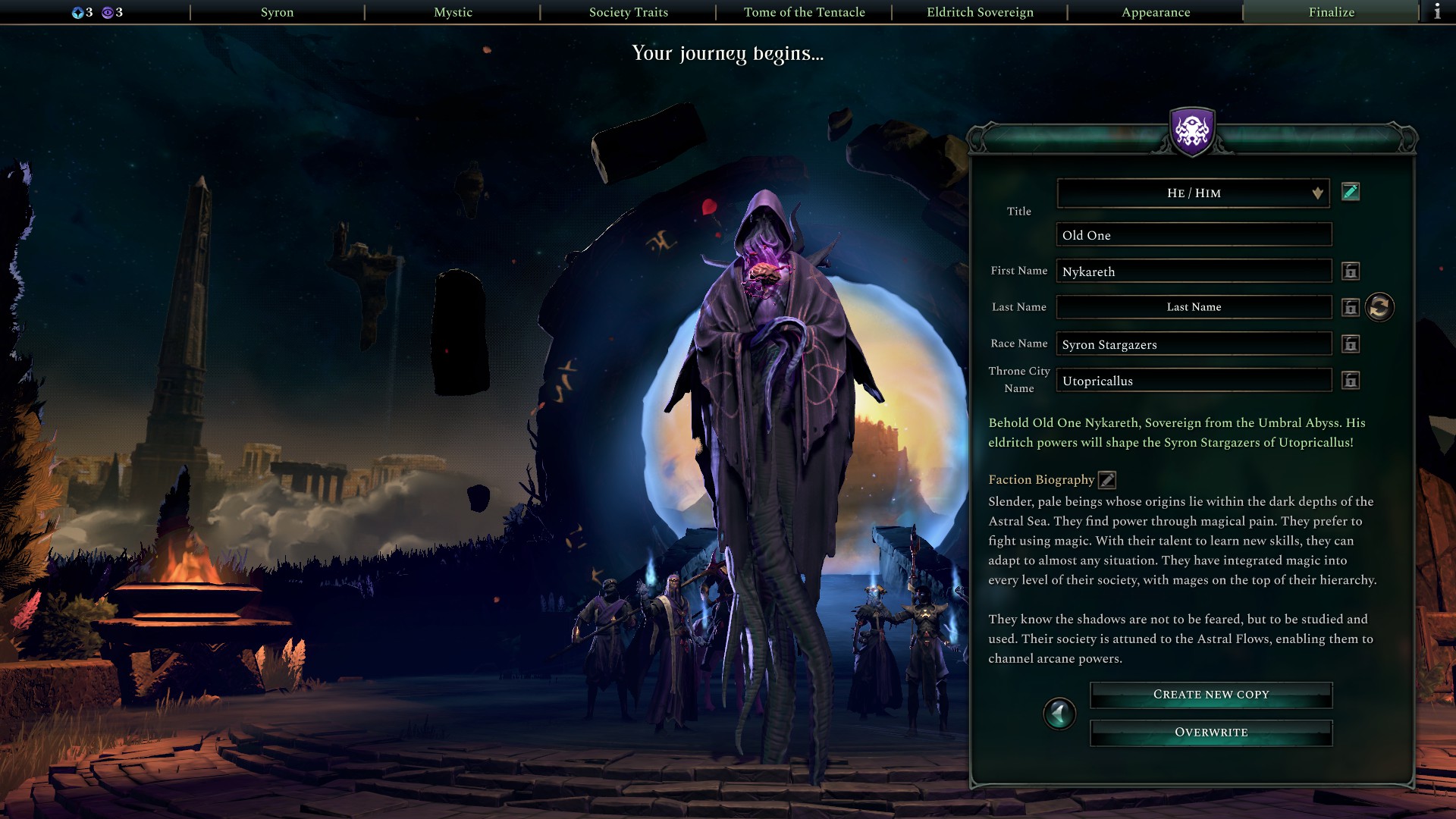Toggle the lock beside First Name
Image resolution: width=1456 pixels, height=819 pixels.
tap(1351, 271)
